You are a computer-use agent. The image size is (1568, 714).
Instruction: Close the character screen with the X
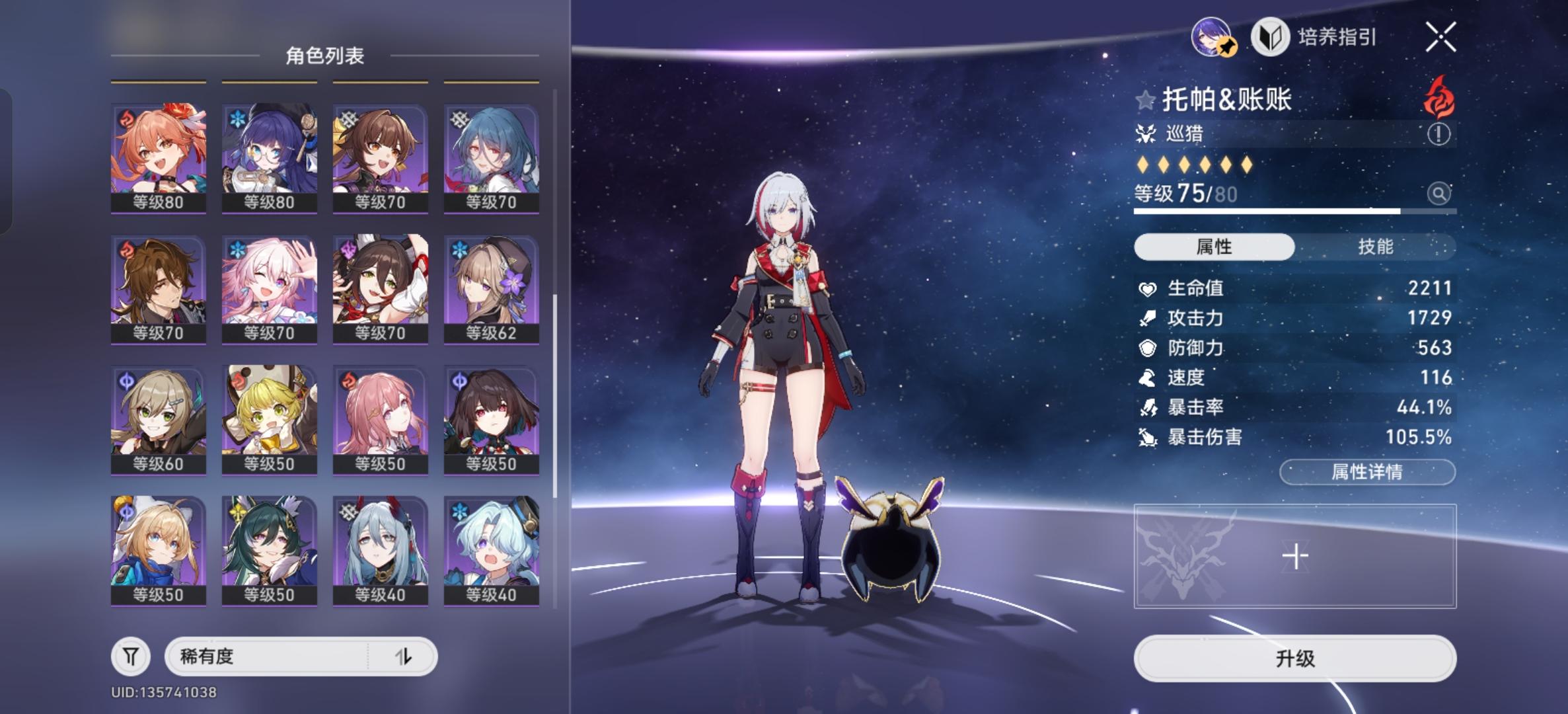(x=1442, y=38)
